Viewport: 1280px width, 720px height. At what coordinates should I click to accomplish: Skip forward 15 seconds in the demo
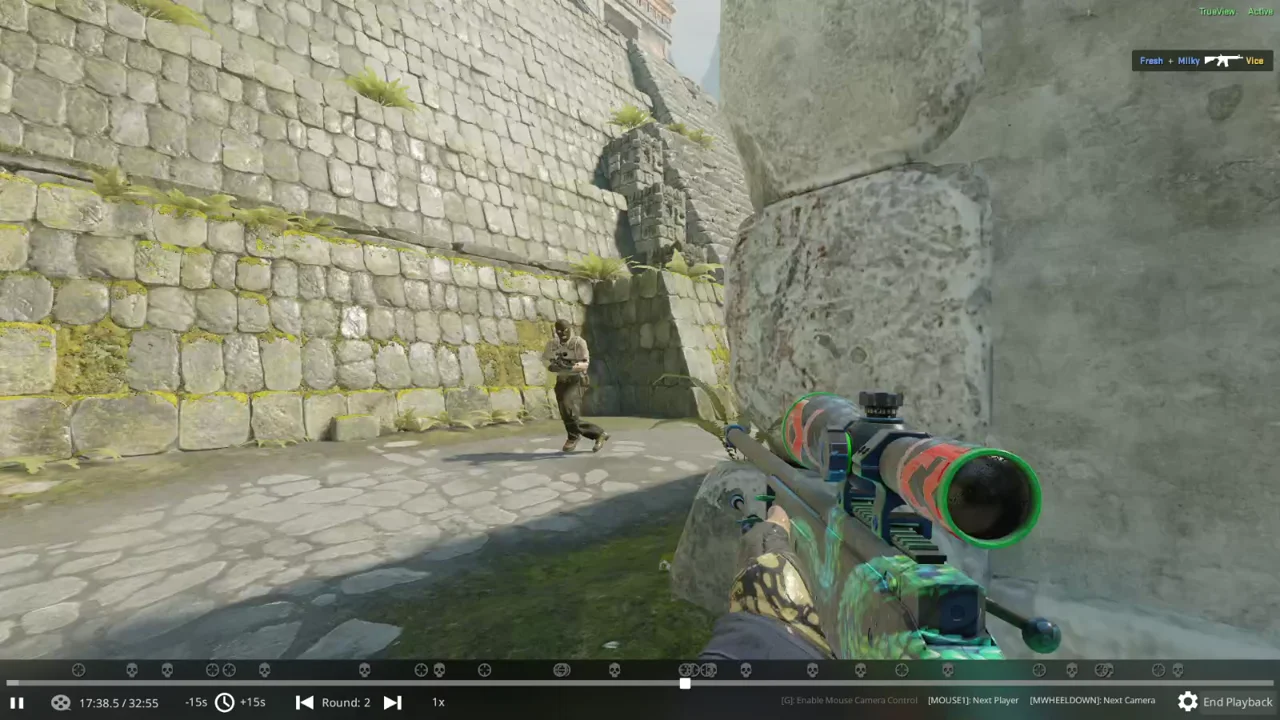click(x=253, y=702)
